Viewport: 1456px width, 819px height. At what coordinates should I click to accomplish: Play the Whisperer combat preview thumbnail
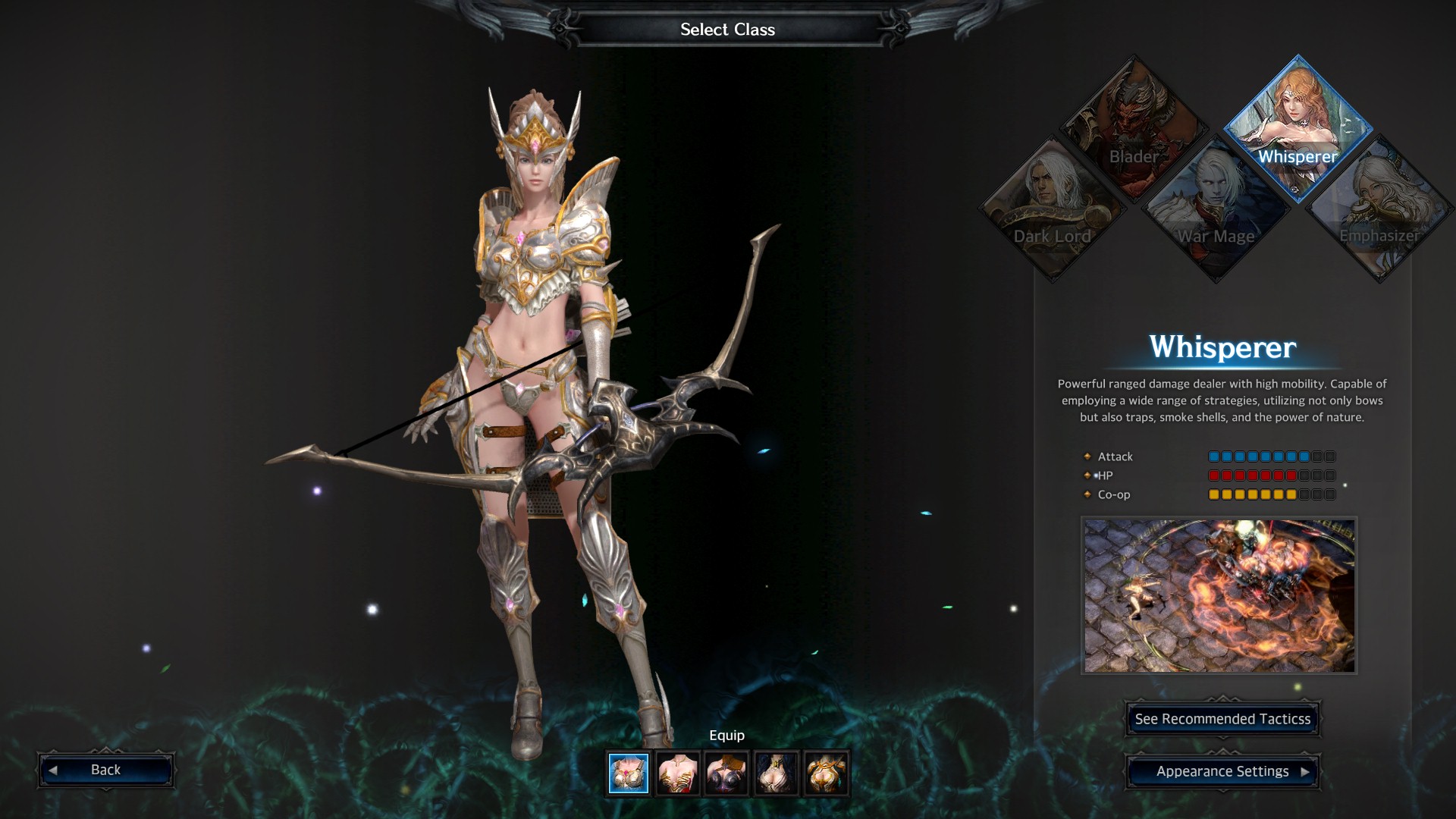(x=1219, y=595)
